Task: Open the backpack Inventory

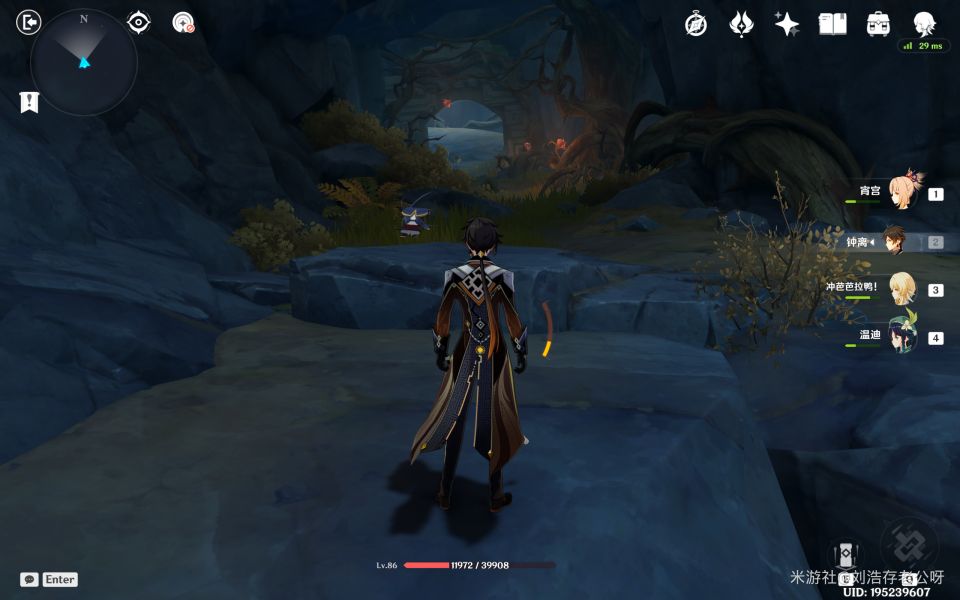Action: 878,24
